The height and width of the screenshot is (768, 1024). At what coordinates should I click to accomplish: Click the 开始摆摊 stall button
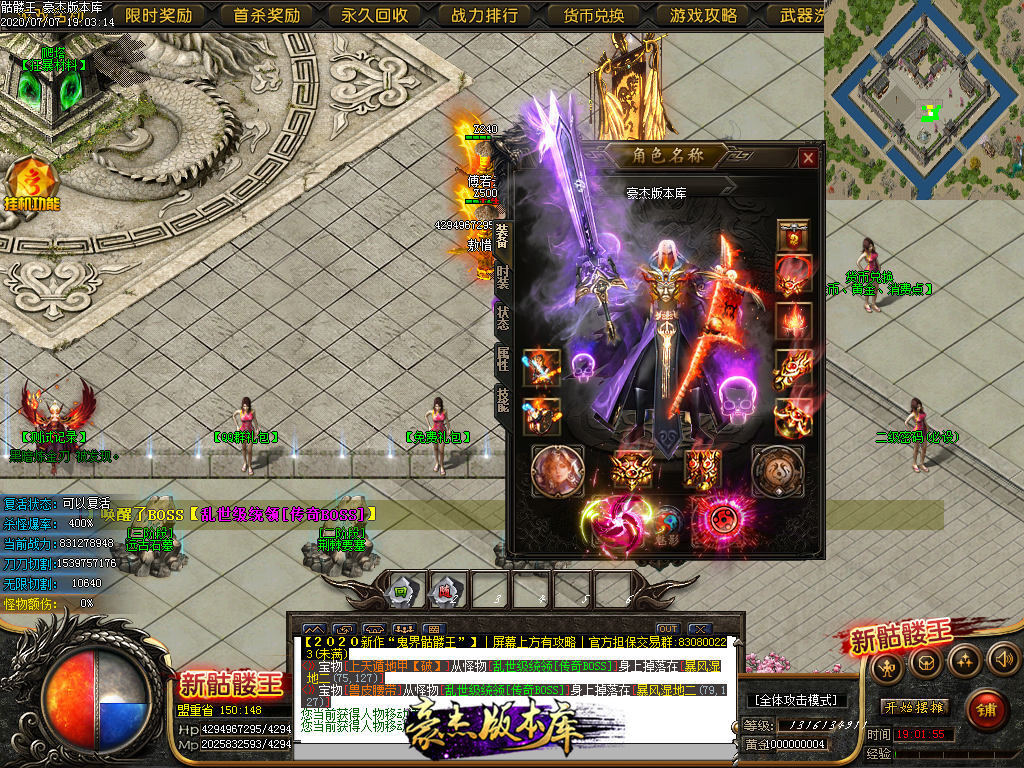(x=914, y=707)
